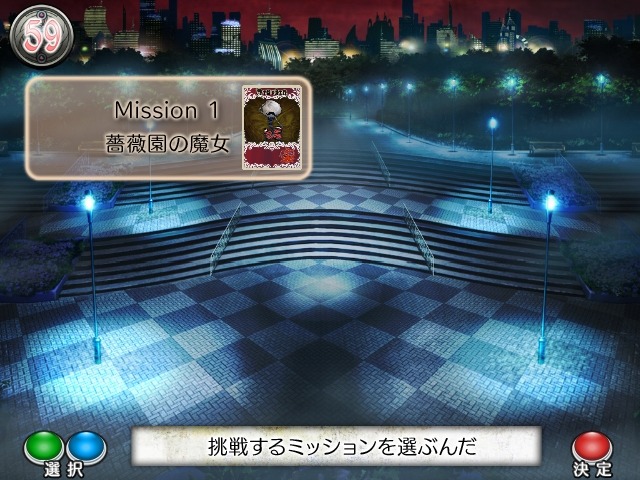Select the Mission 1 薔薇園の魔女 panel

pyautogui.click(x=168, y=128)
